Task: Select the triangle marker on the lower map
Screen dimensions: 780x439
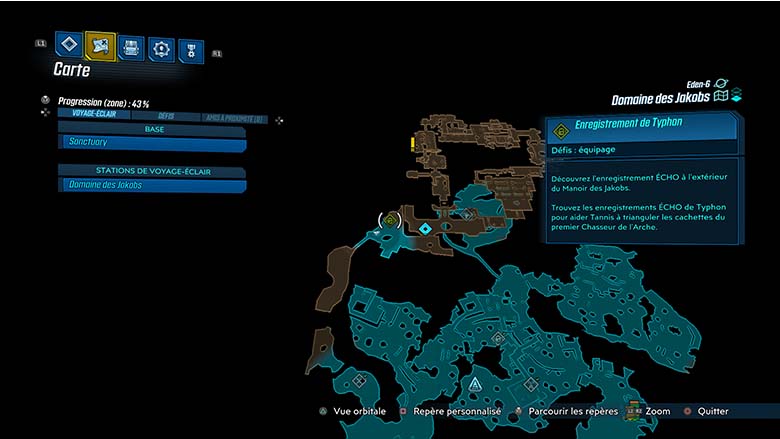Action: pyautogui.click(x=474, y=384)
